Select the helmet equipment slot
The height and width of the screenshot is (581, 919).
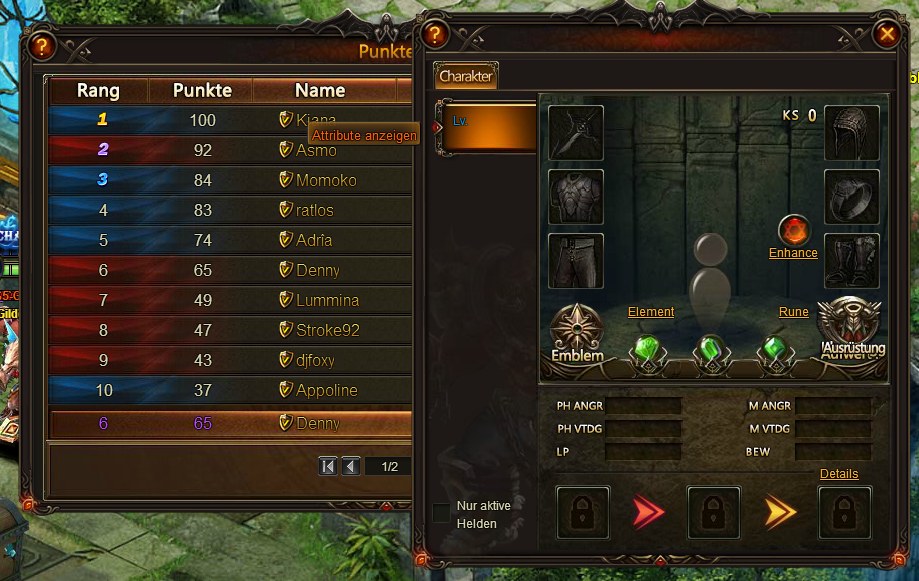(852, 133)
